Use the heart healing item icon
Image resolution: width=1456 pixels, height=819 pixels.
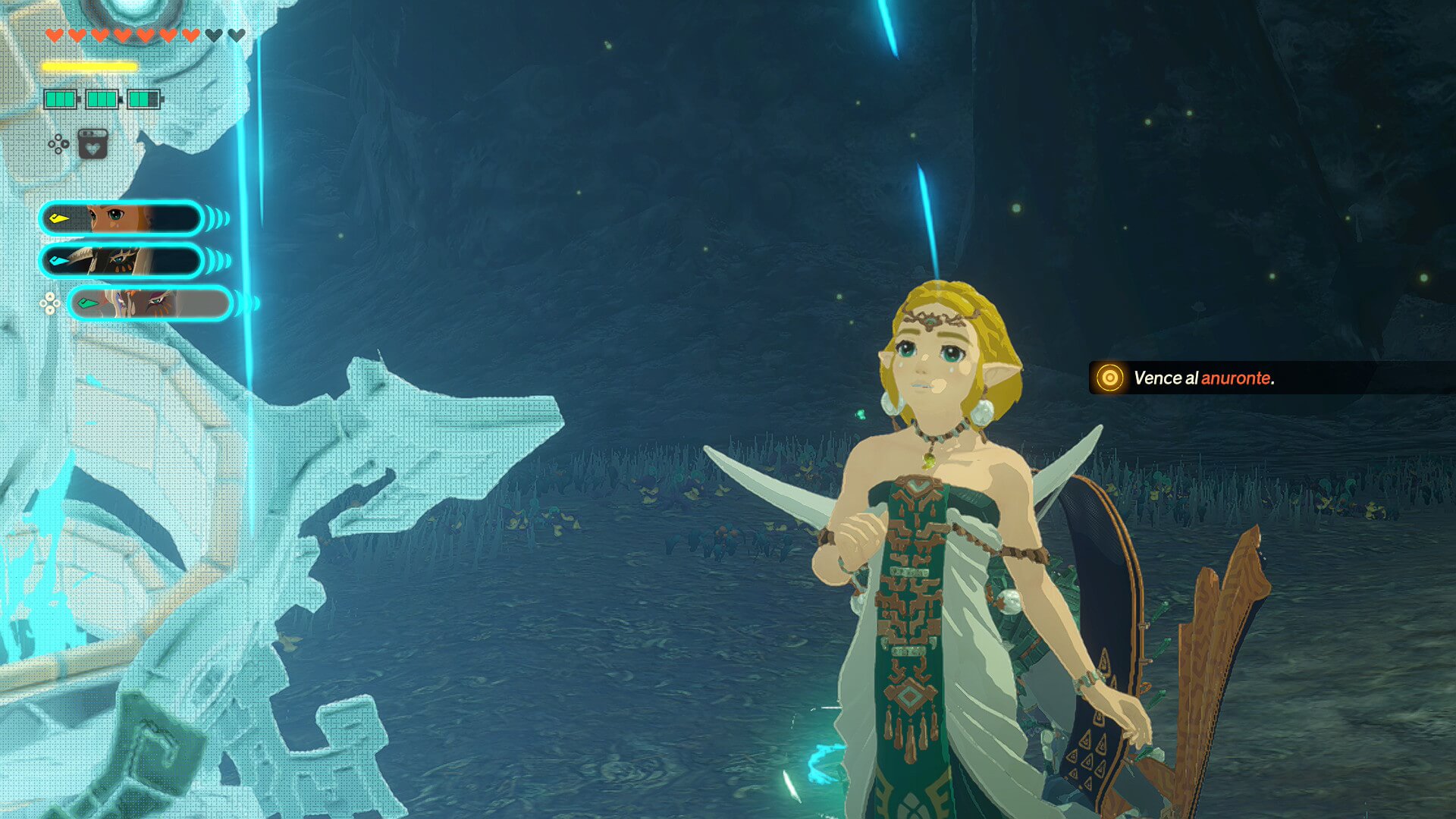click(x=93, y=143)
